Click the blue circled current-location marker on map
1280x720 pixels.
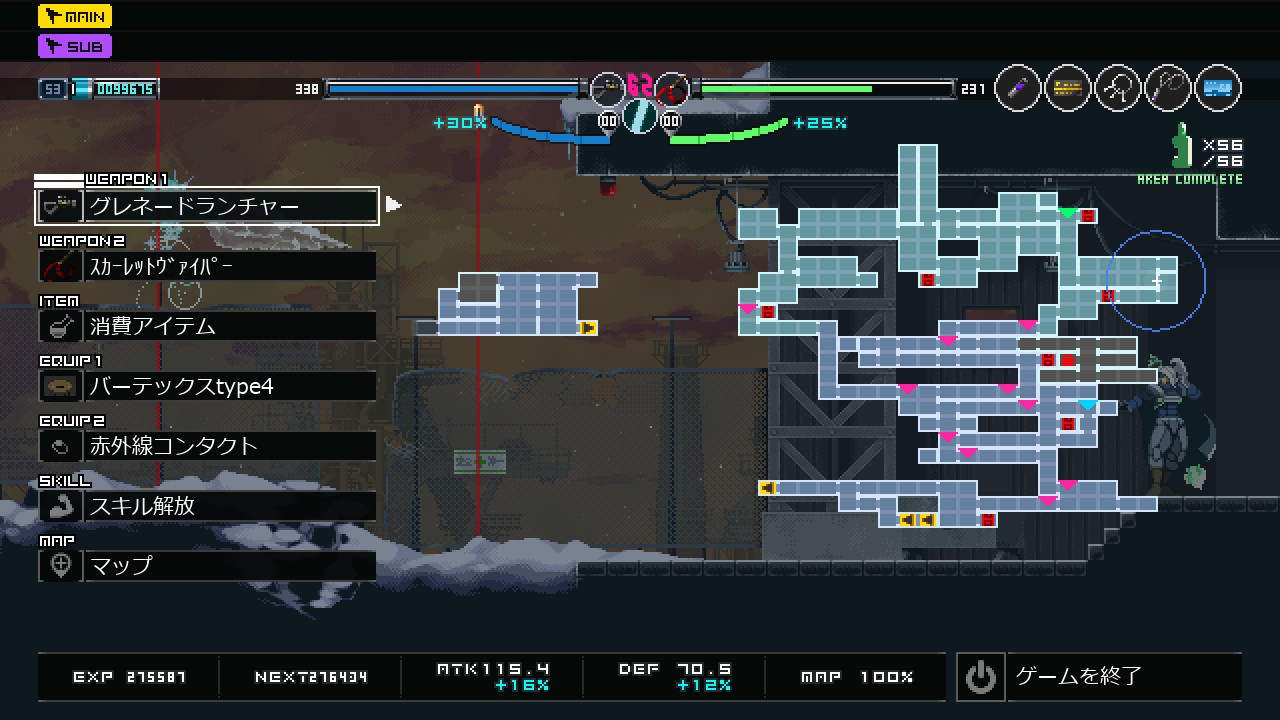pyautogui.click(x=1156, y=281)
